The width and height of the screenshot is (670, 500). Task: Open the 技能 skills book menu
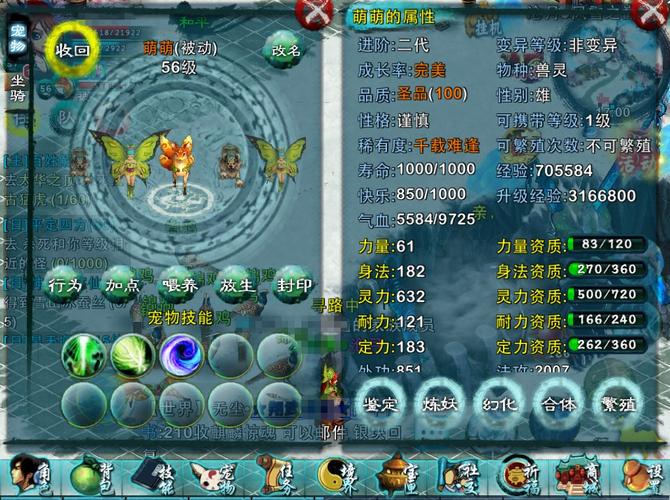pyautogui.click(x=153, y=474)
